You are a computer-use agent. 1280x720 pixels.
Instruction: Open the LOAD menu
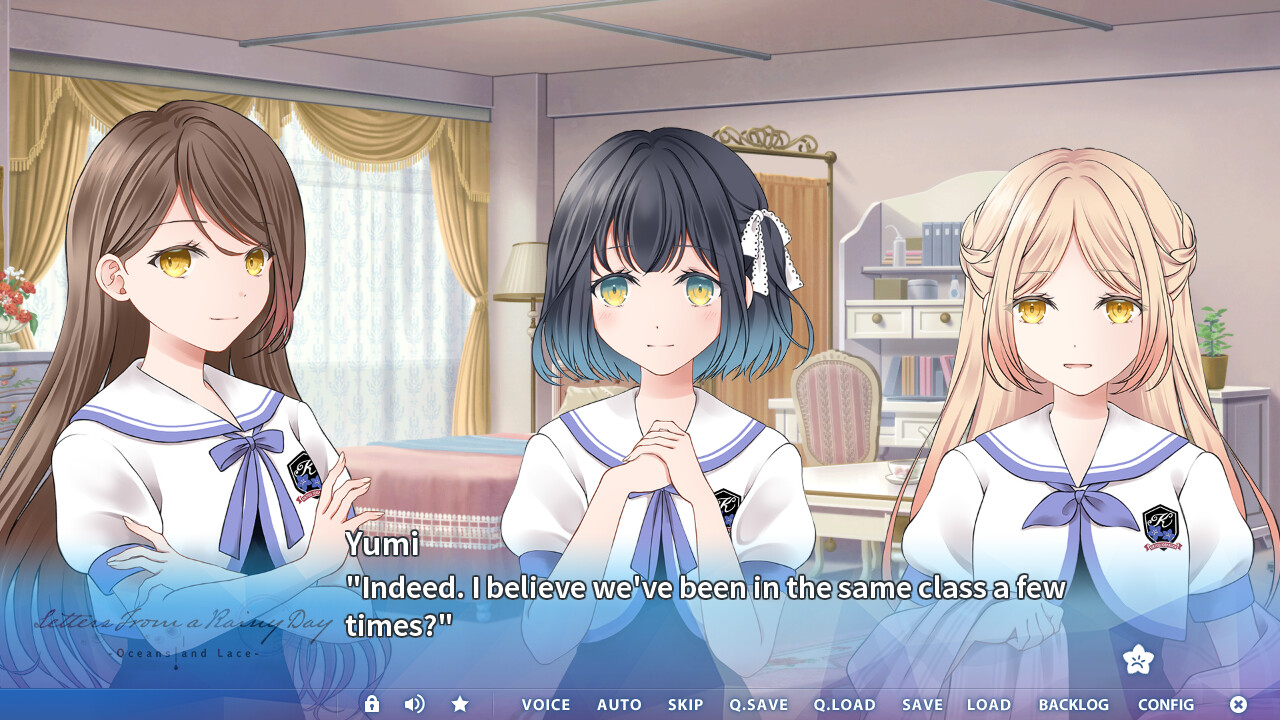coord(989,705)
